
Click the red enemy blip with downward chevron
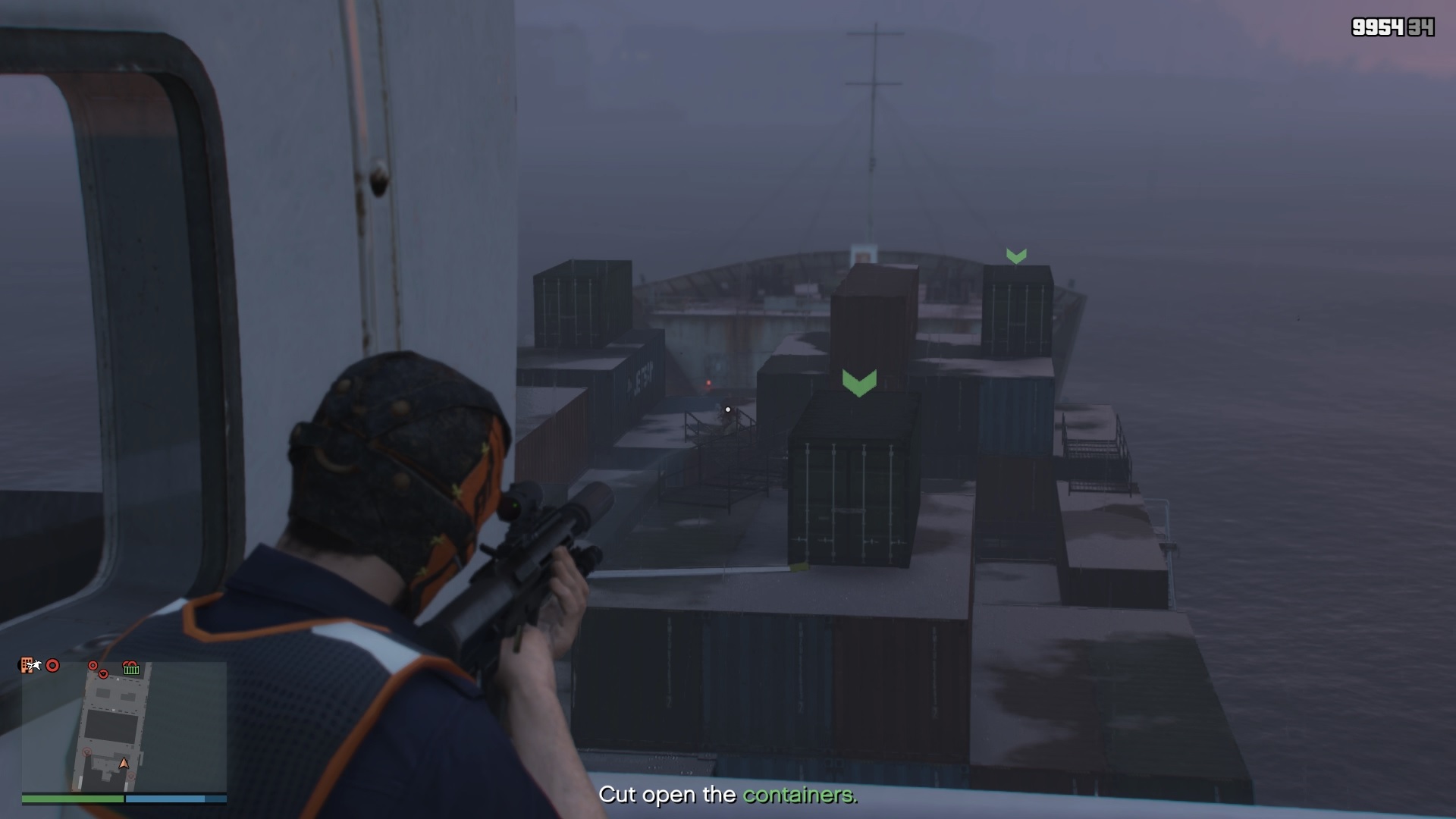click(103, 673)
